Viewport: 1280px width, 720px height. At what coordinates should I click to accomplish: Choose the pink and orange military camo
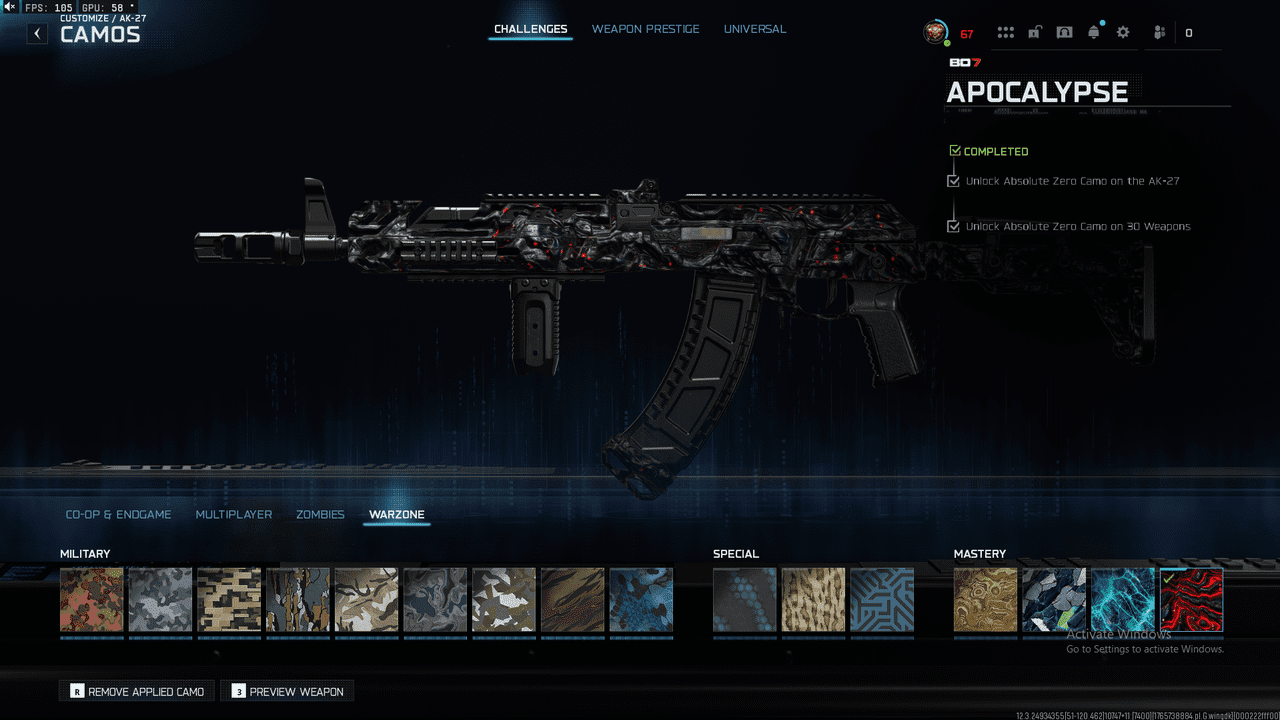[92, 600]
